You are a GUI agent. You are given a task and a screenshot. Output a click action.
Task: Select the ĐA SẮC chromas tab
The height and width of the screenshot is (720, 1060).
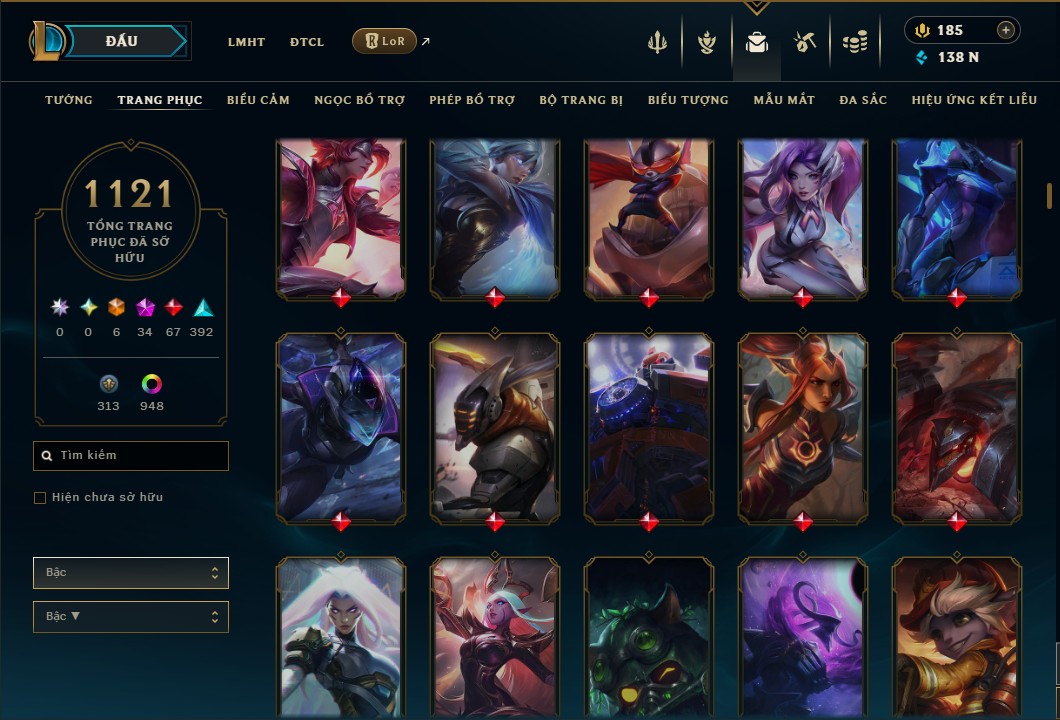tap(863, 100)
